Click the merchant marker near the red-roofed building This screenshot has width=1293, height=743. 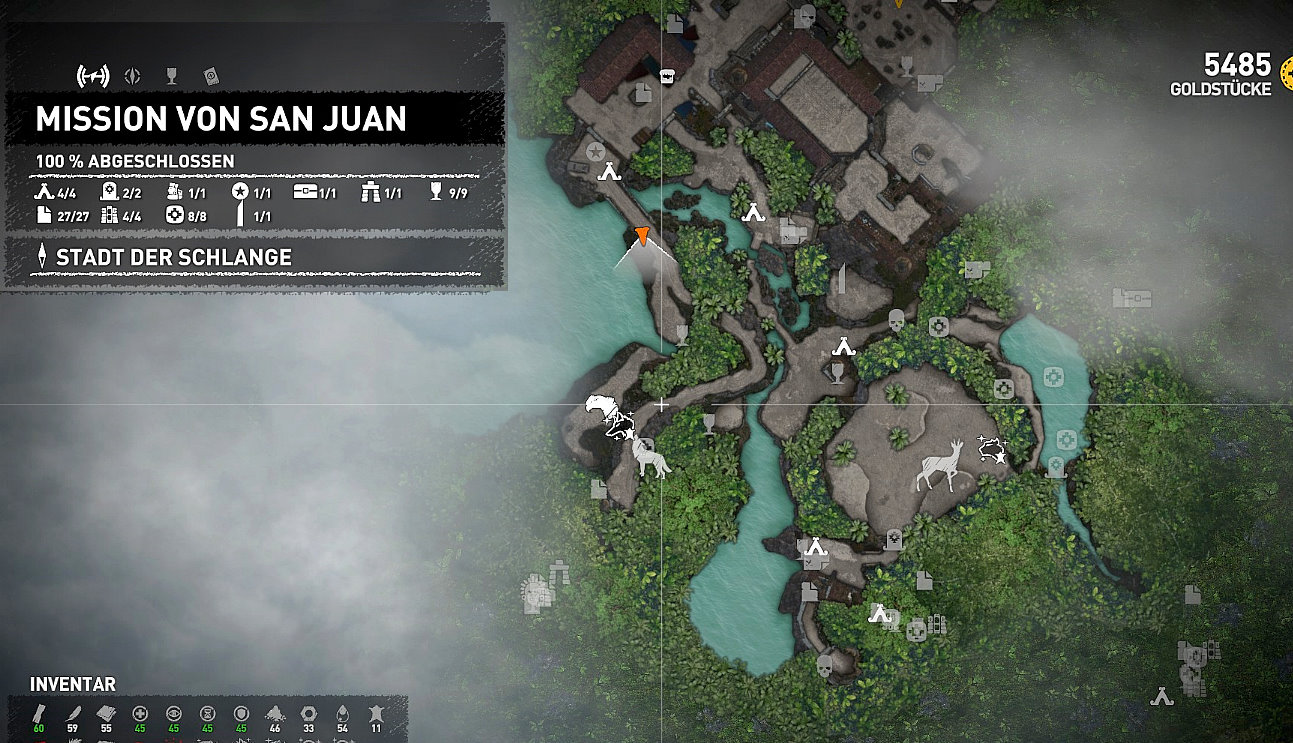(667, 75)
